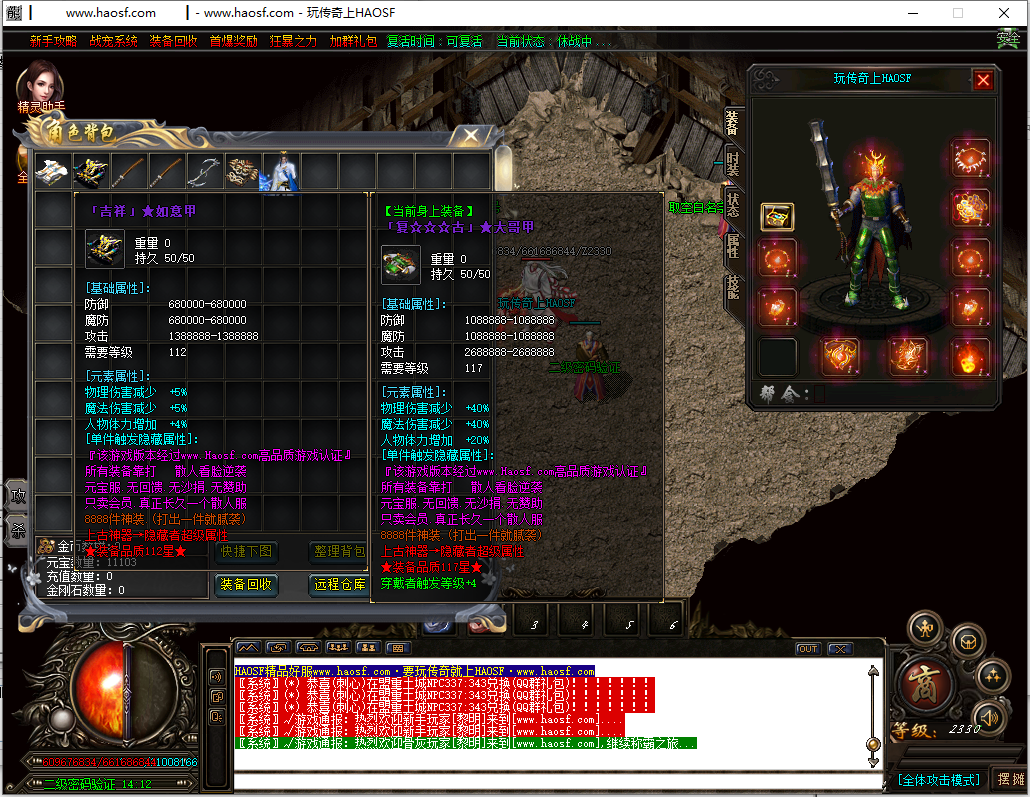Select 首爆奖励 in the top menu
The width and height of the screenshot is (1030, 797).
coord(233,41)
